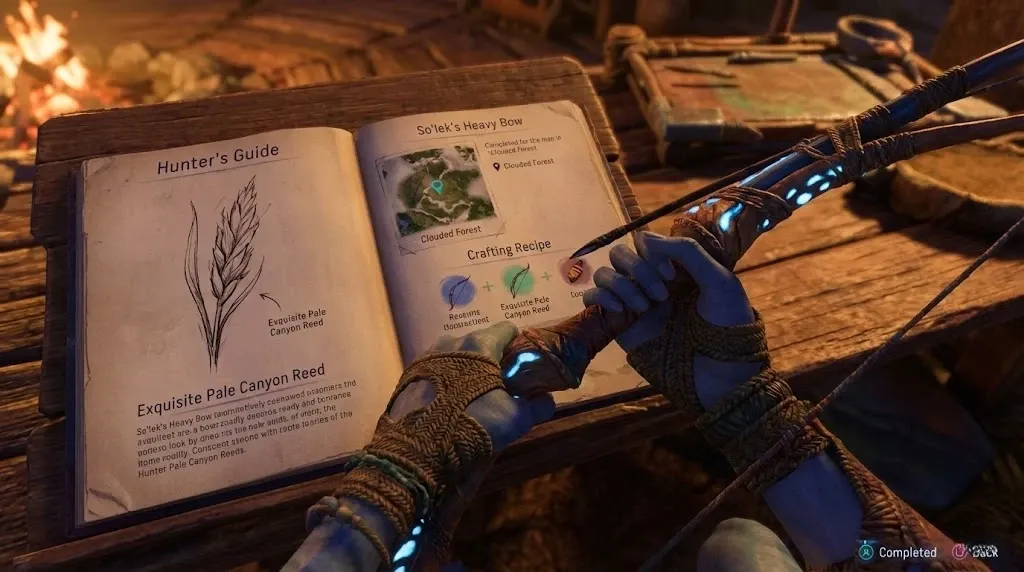Image resolution: width=1024 pixels, height=572 pixels.
Task: Select the teal marker on the map
Action: point(436,186)
